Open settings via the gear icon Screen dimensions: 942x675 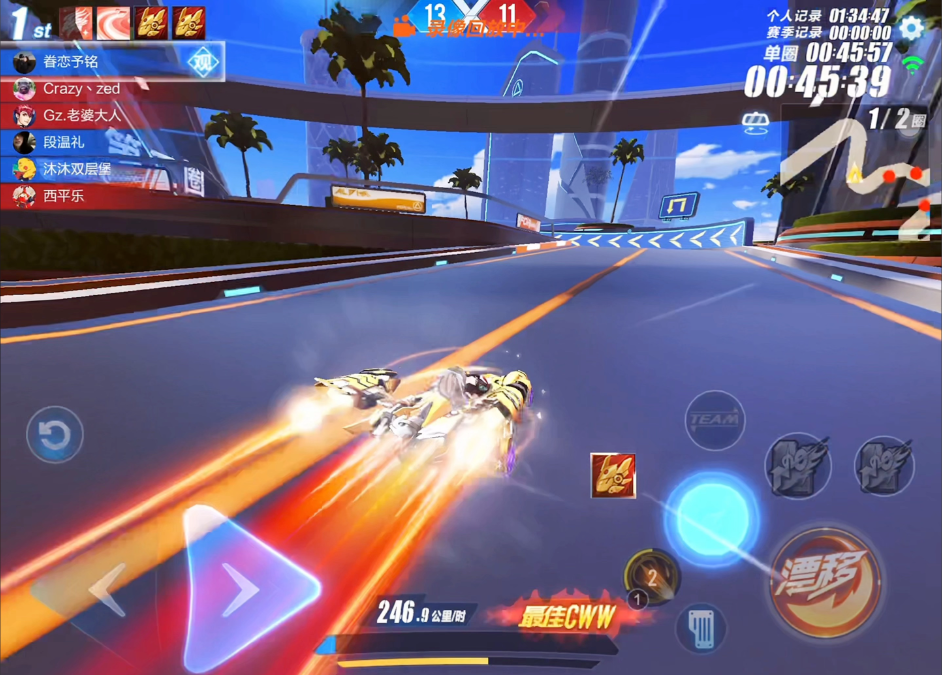(911, 27)
